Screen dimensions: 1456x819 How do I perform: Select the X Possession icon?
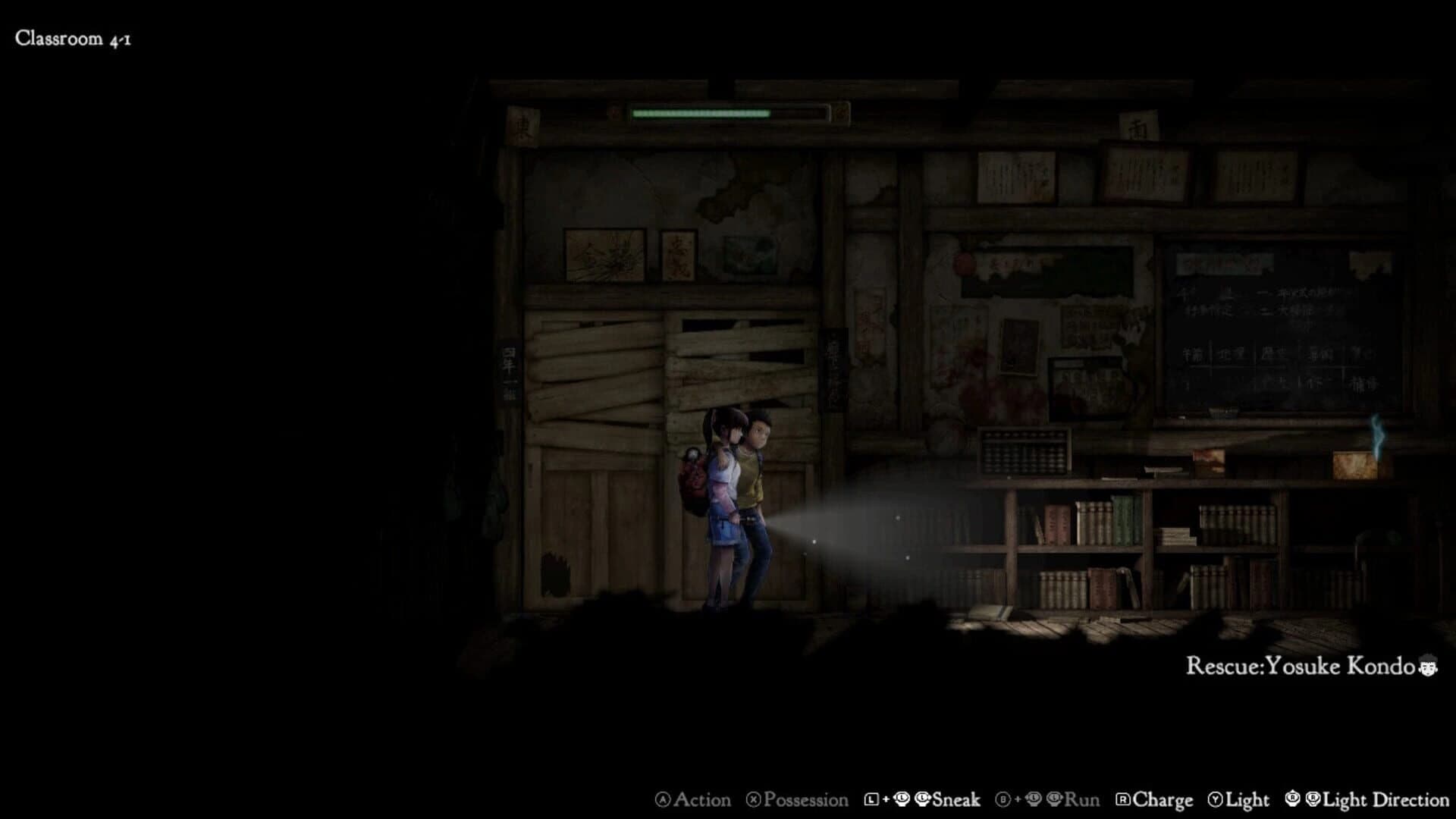pyautogui.click(x=752, y=799)
